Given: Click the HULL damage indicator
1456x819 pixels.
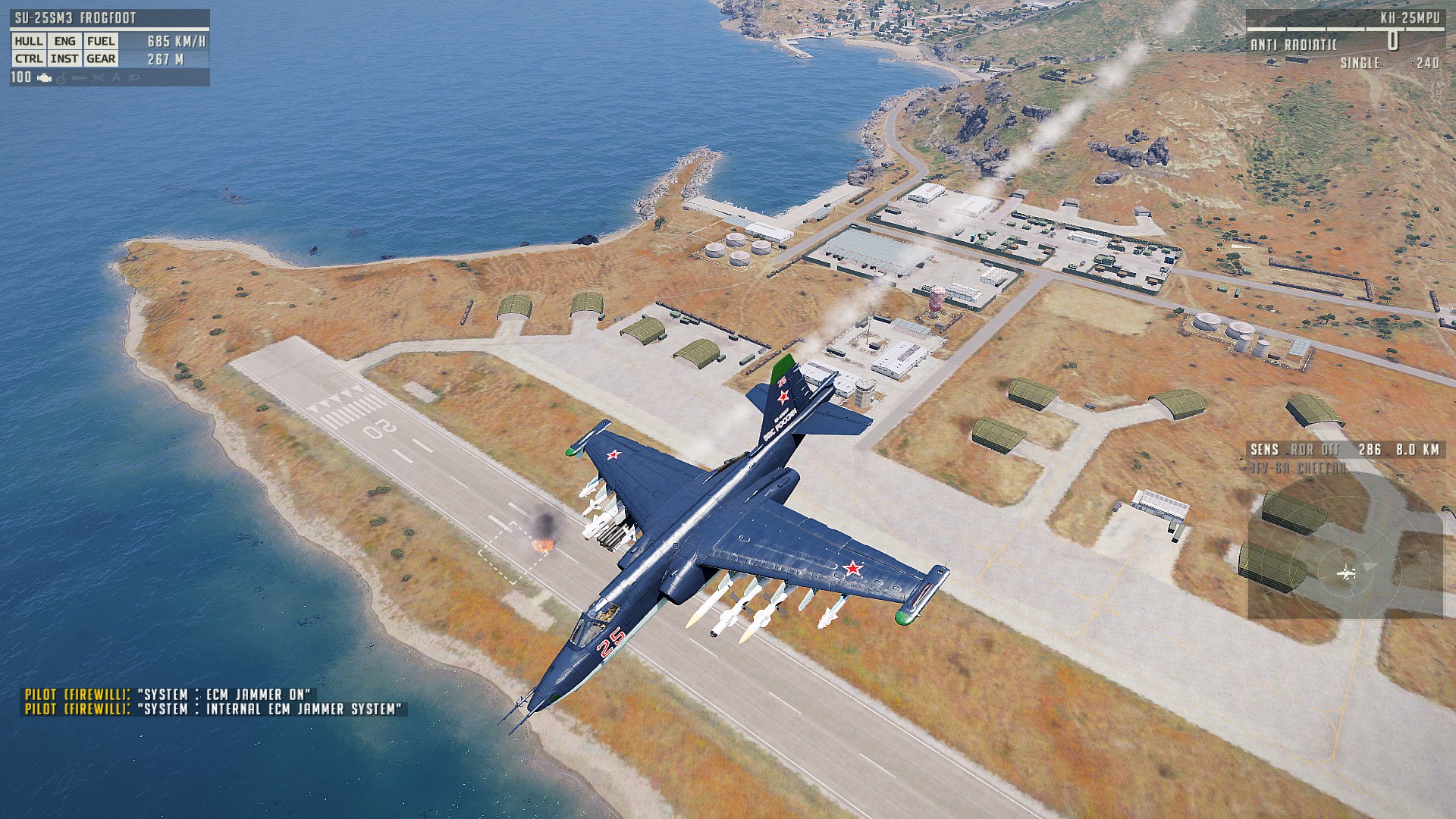Looking at the screenshot, I should tap(29, 41).
